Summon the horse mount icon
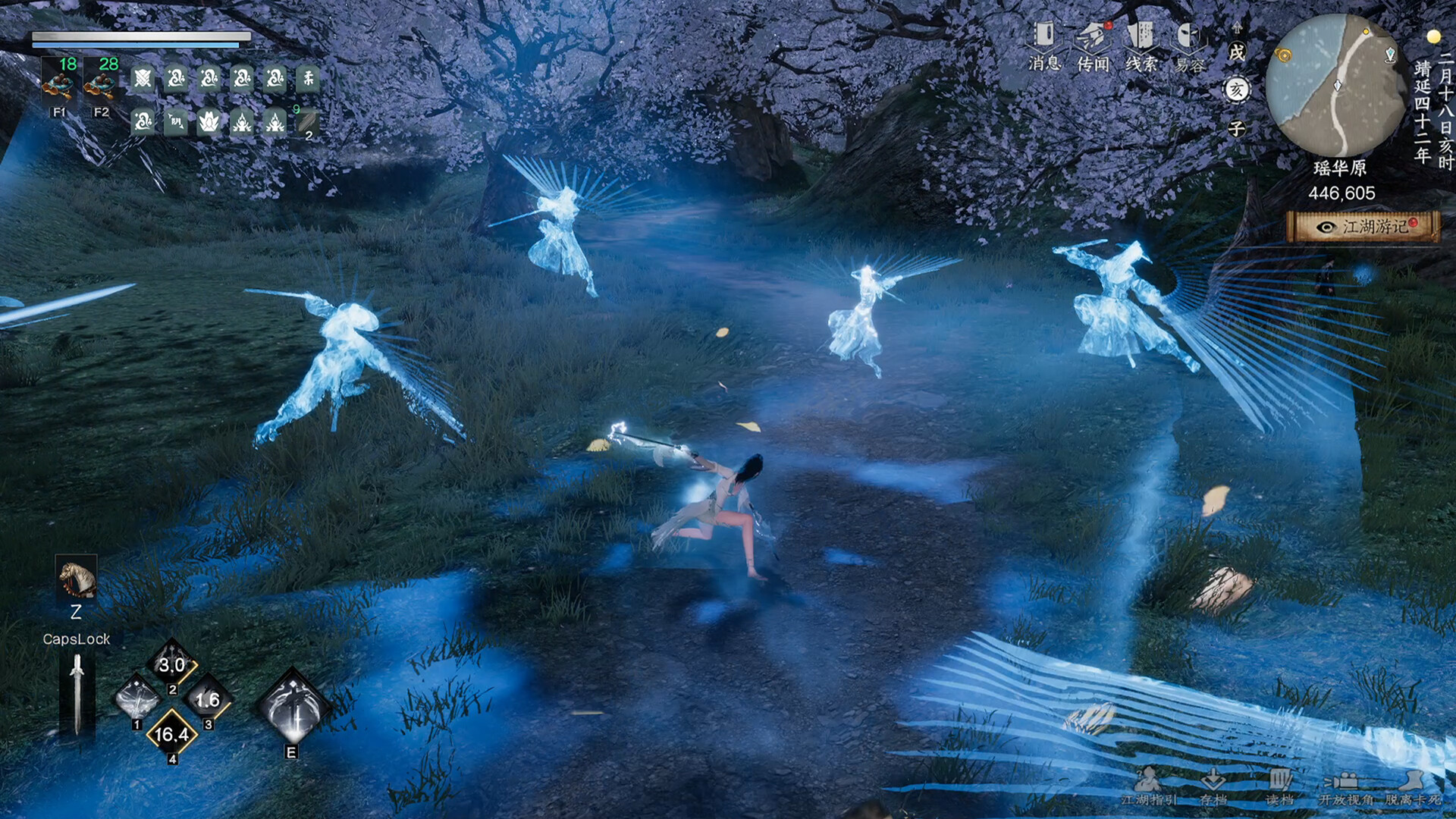The image size is (1456, 819). (x=77, y=580)
